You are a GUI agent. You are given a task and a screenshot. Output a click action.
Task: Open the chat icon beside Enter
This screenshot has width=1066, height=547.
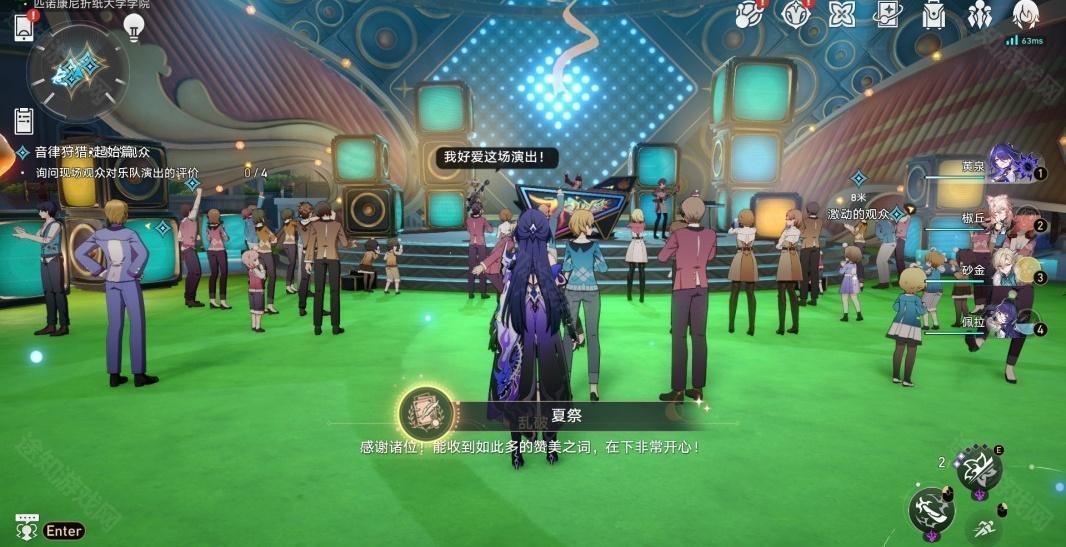(x=26, y=530)
